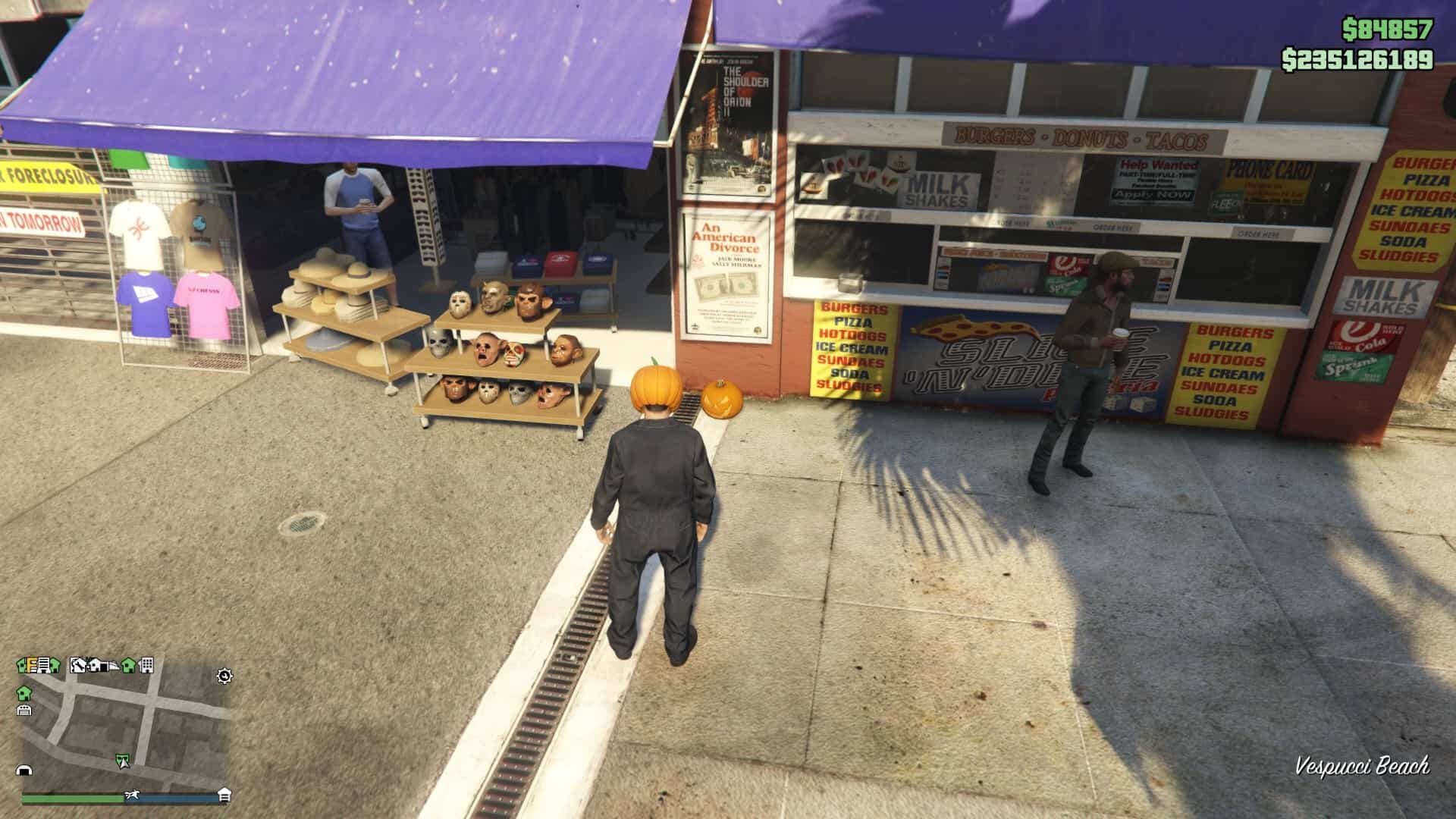Select the white office building blip

pyautogui.click(x=146, y=665)
